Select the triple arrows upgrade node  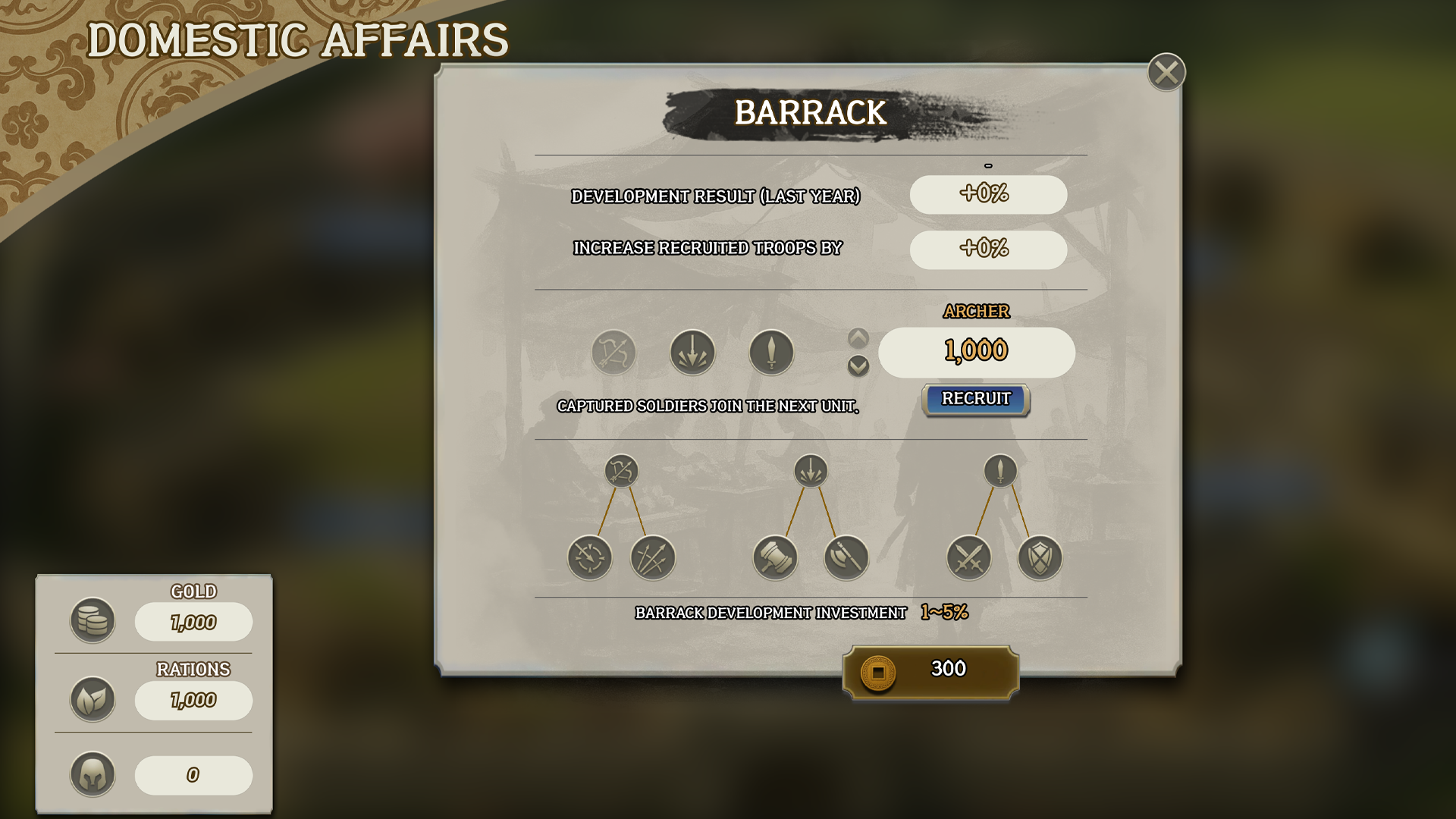click(652, 558)
